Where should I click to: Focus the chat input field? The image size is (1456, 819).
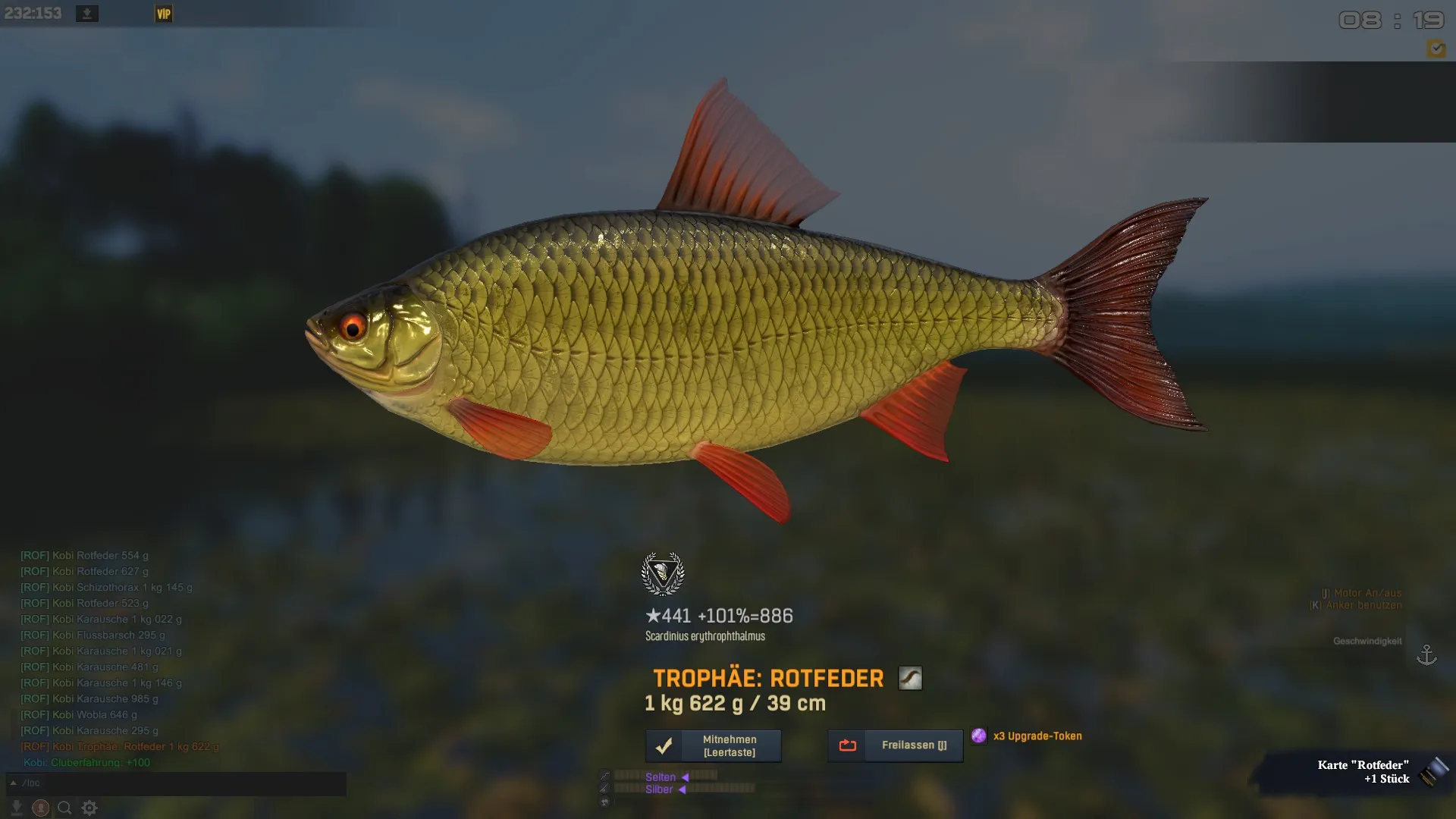pyautogui.click(x=182, y=783)
